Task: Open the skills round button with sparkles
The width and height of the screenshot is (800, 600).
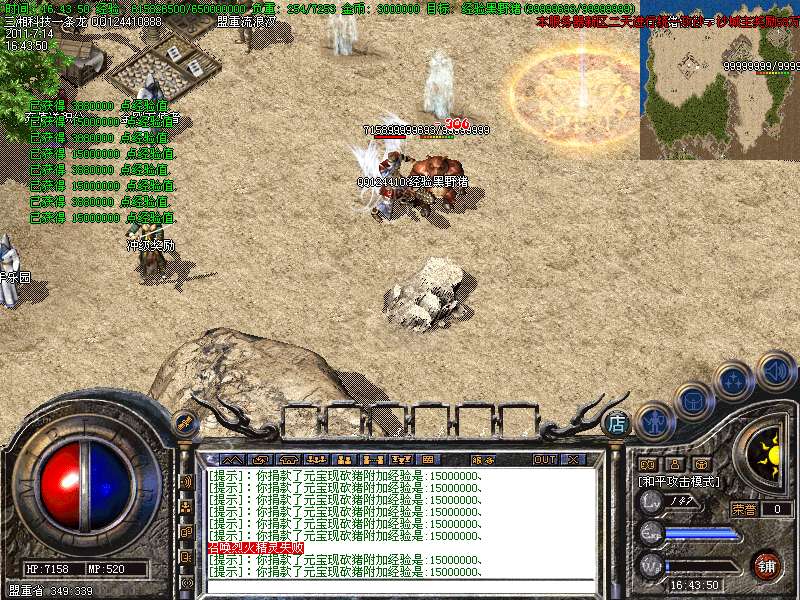Action: (x=735, y=380)
